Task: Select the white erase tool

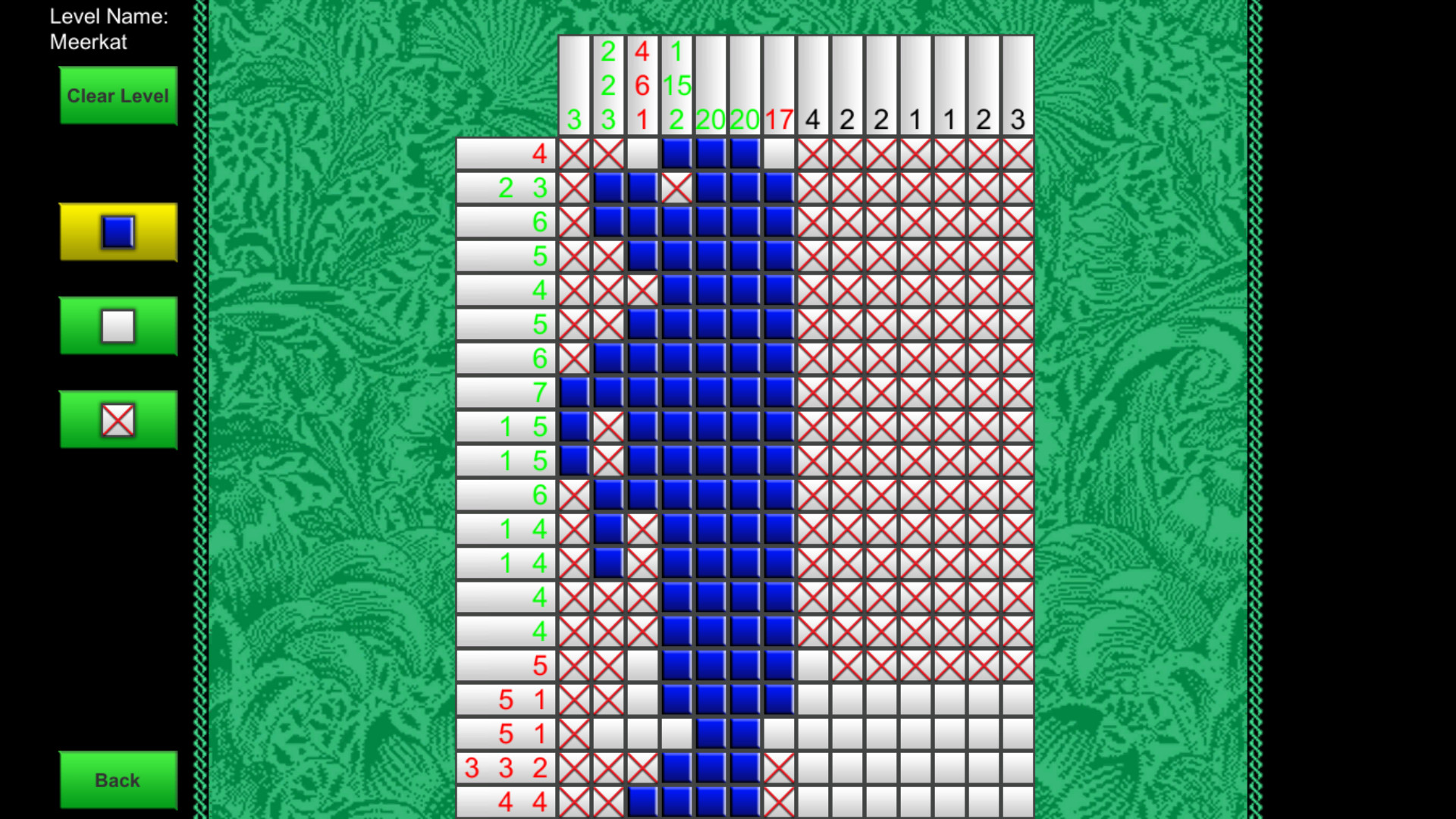Action: tap(118, 326)
